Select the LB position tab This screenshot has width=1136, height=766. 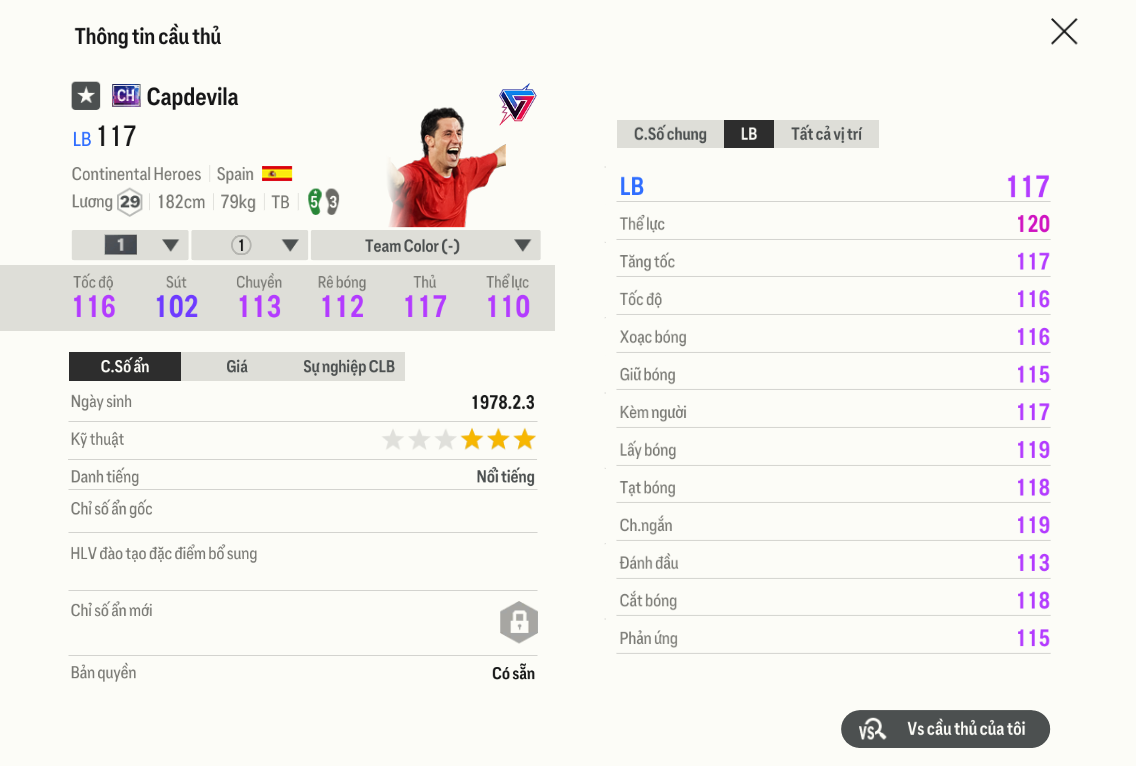(x=749, y=134)
